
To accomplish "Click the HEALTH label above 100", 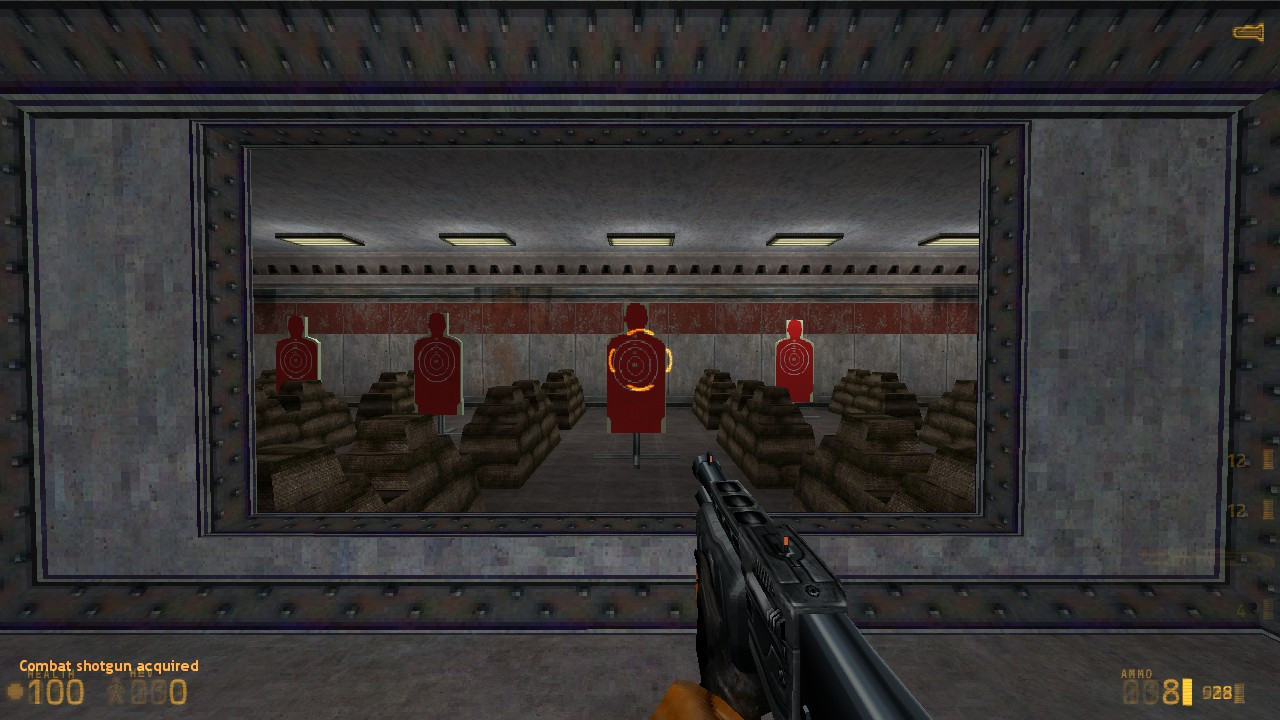I will [x=51, y=674].
